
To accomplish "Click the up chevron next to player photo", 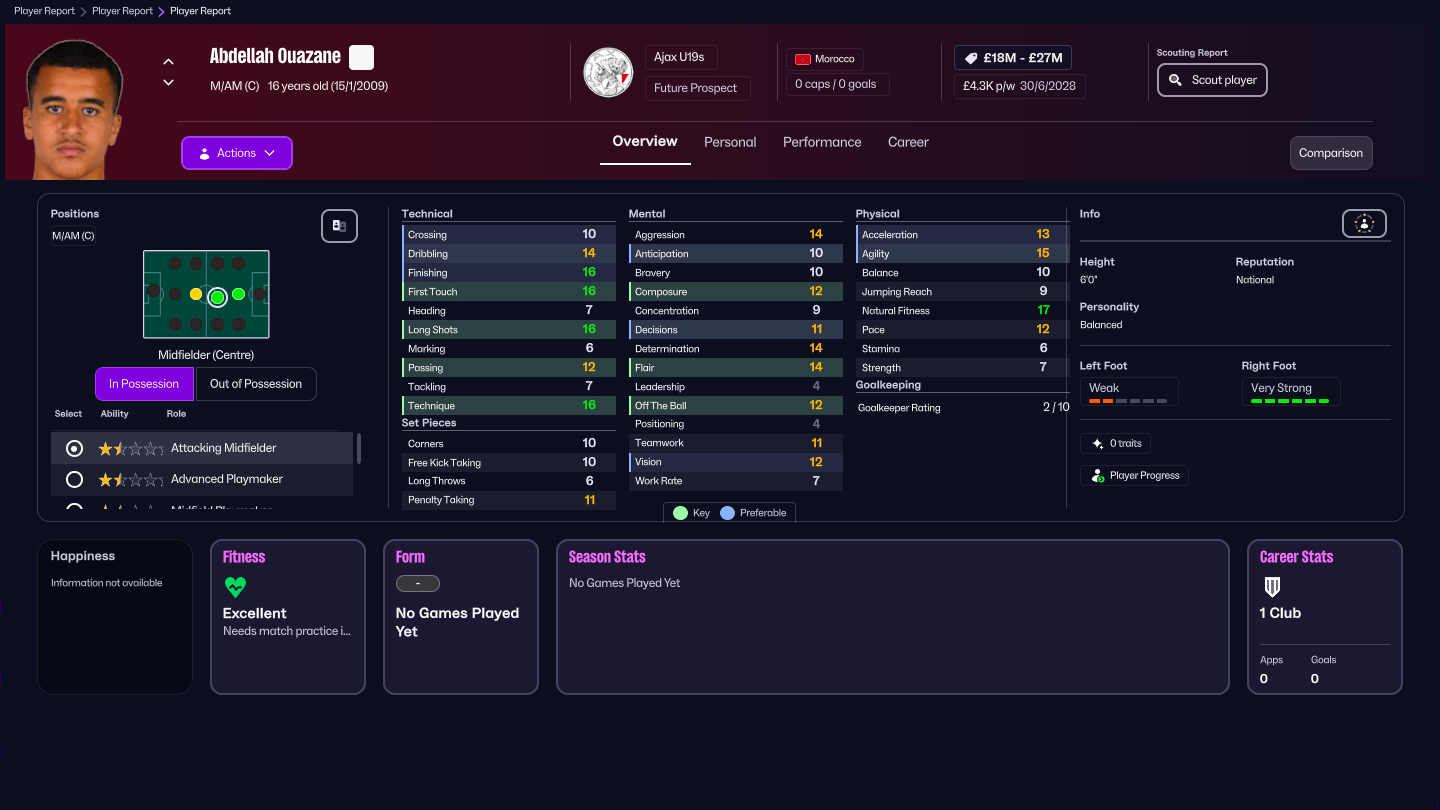I will [x=168, y=60].
